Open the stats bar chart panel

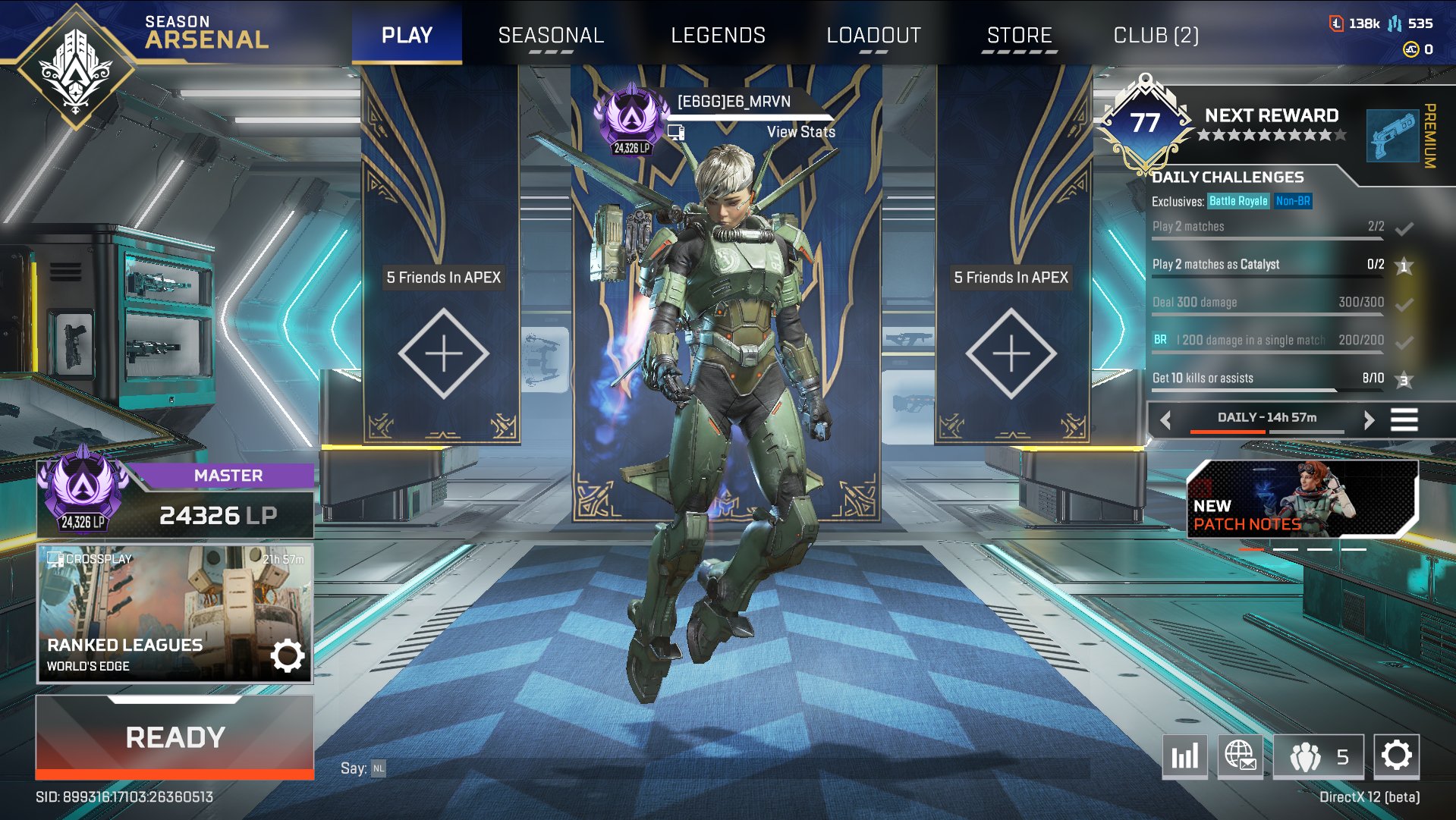[1184, 756]
